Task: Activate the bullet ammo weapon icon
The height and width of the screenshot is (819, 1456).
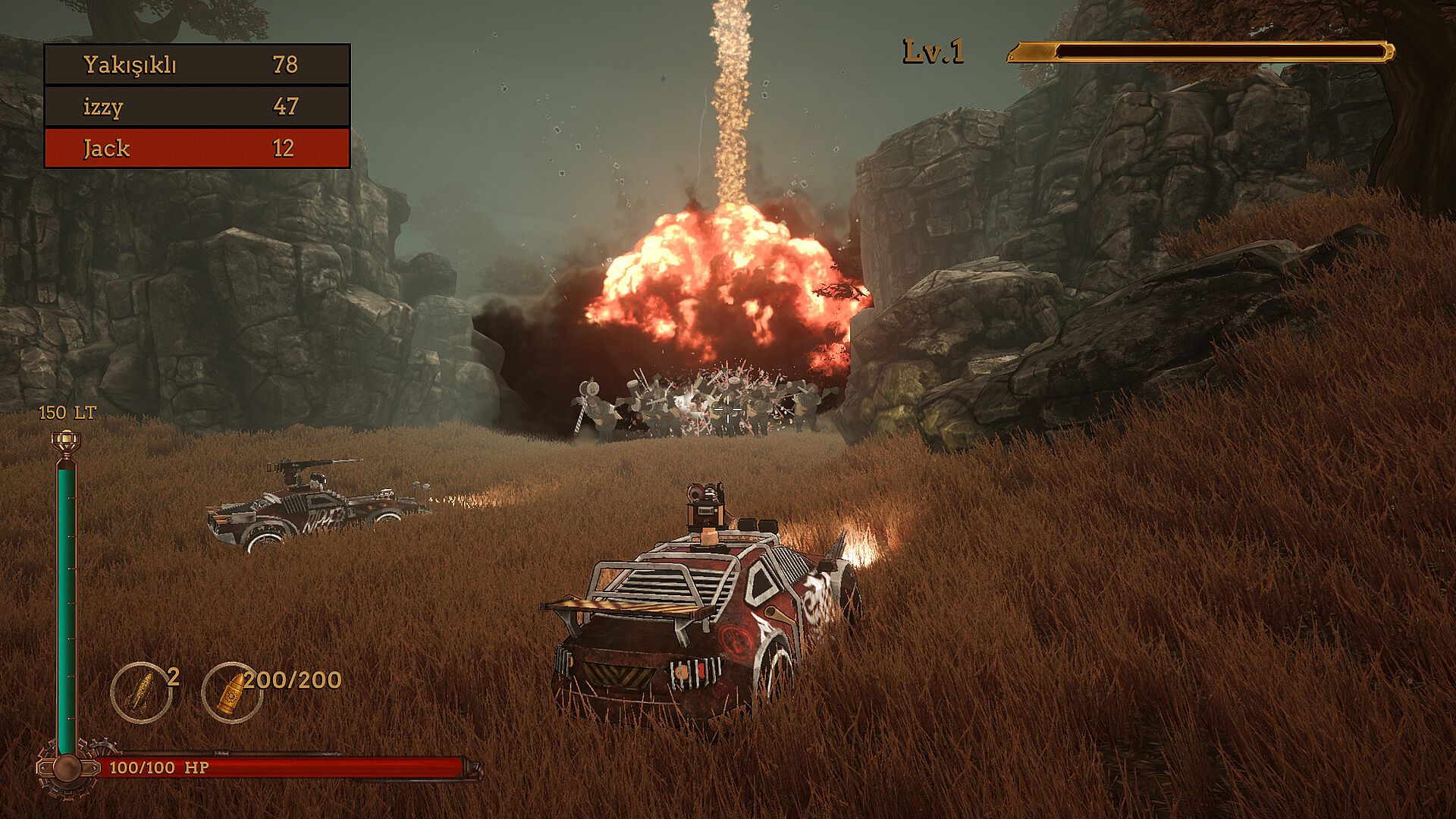Action: point(231,692)
